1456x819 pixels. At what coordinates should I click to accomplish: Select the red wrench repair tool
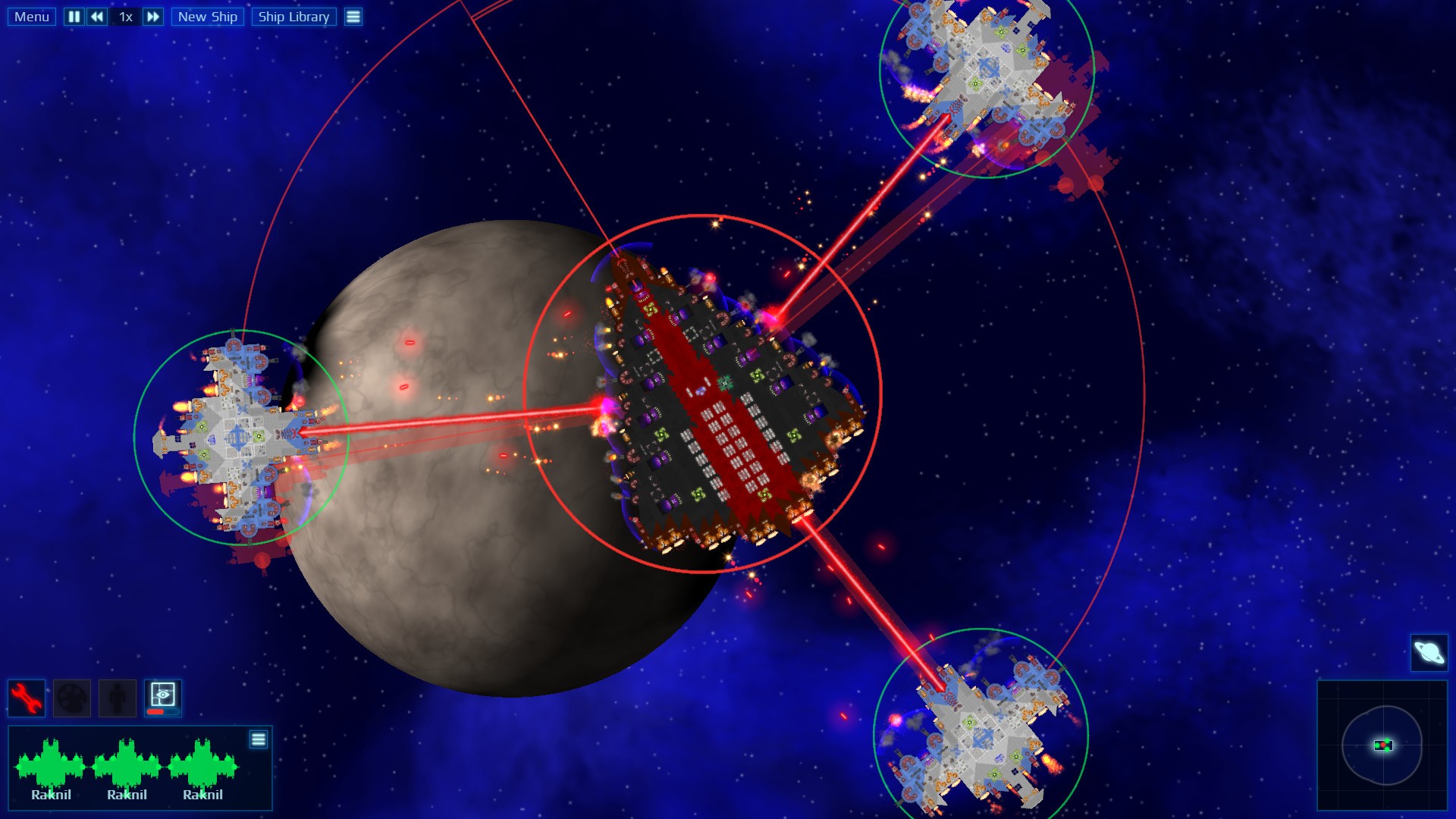(25, 698)
